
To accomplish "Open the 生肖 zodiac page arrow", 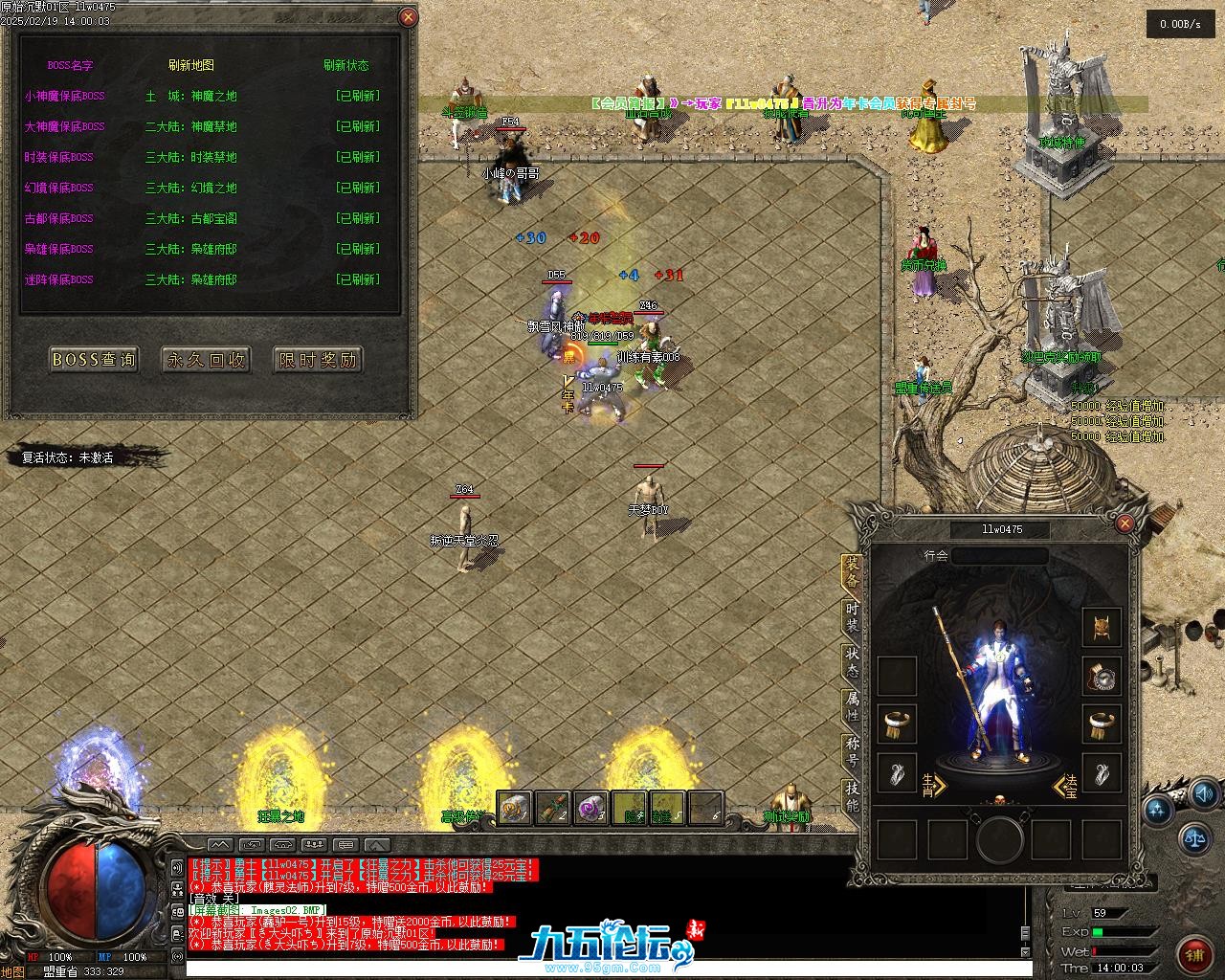I will [933, 786].
